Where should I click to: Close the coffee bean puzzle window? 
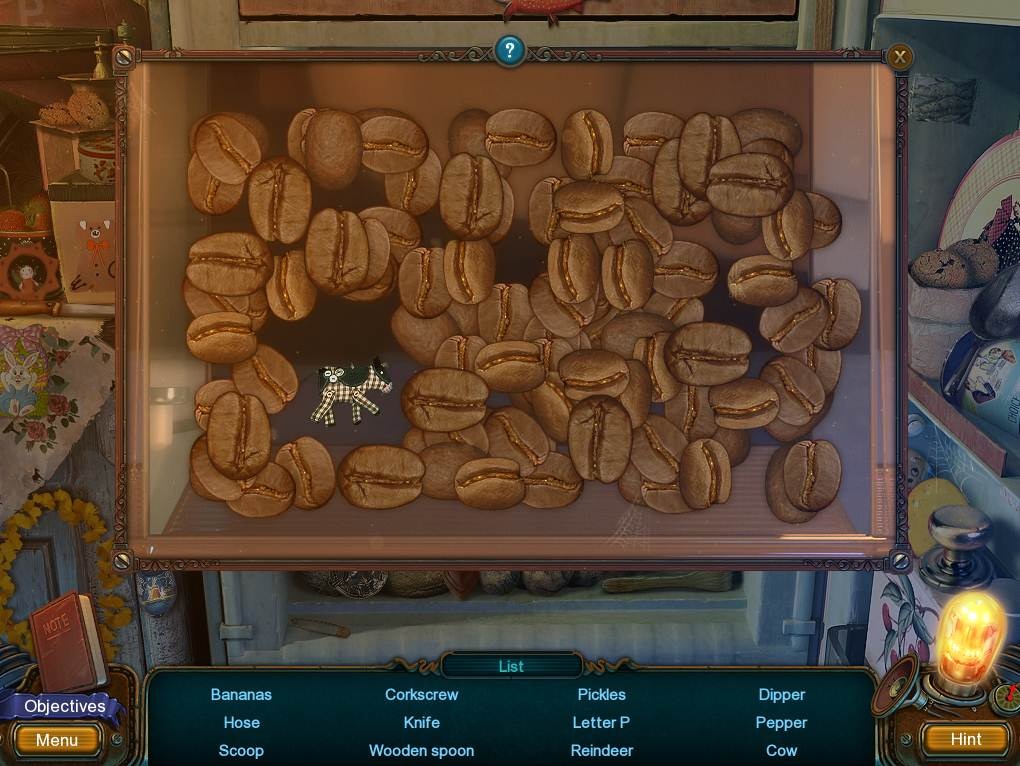(x=900, y=57)
